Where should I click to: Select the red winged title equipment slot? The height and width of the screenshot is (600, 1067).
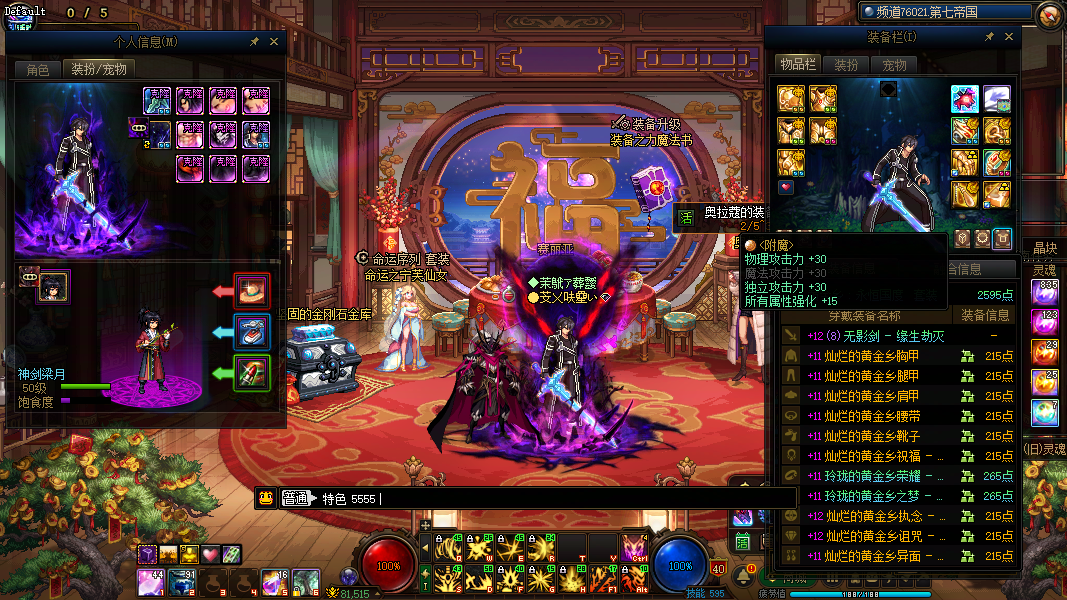[x=965, y=99]
